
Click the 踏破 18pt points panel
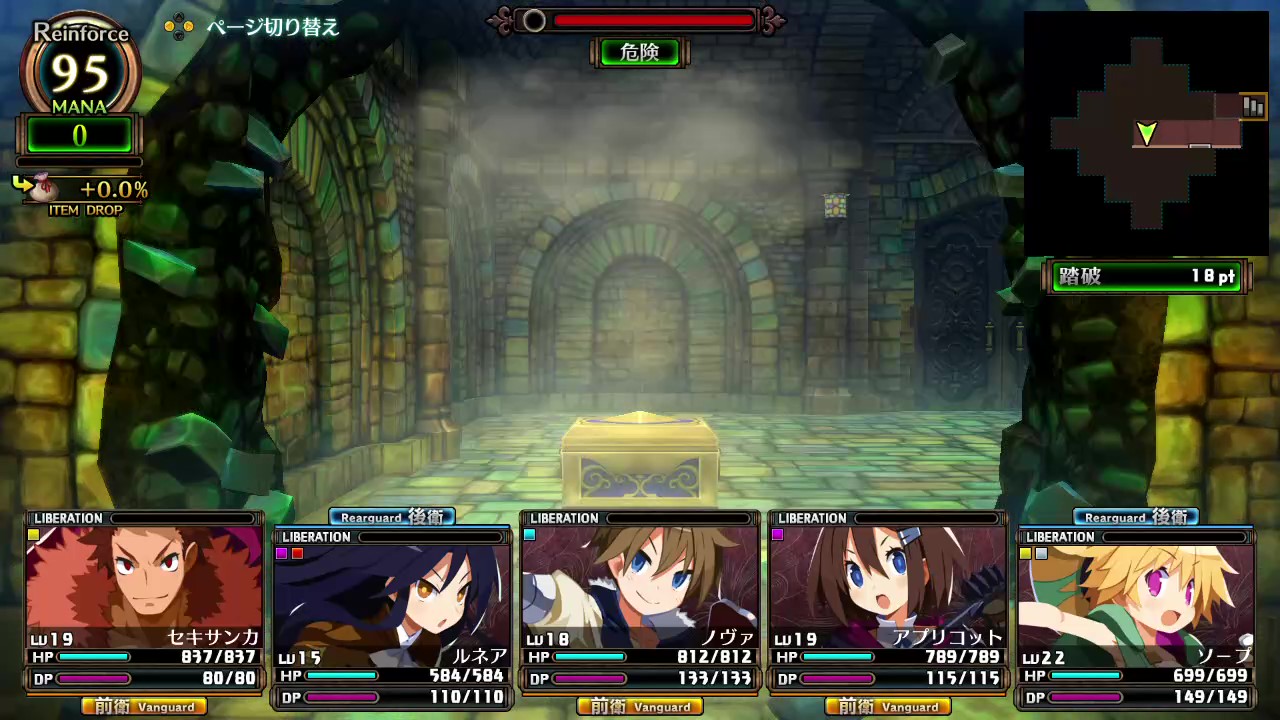tap(1146, 277)
